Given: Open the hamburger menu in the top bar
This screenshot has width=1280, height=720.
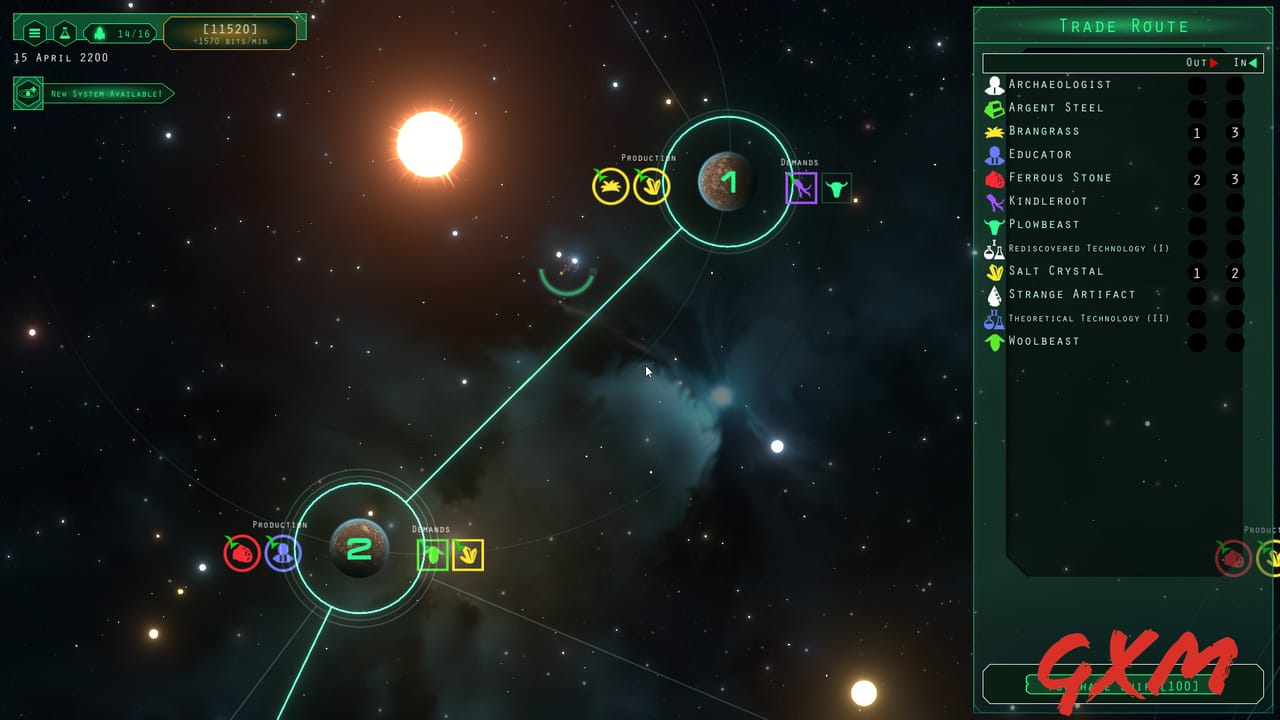Looking at the screenshot, I should 33,30.
